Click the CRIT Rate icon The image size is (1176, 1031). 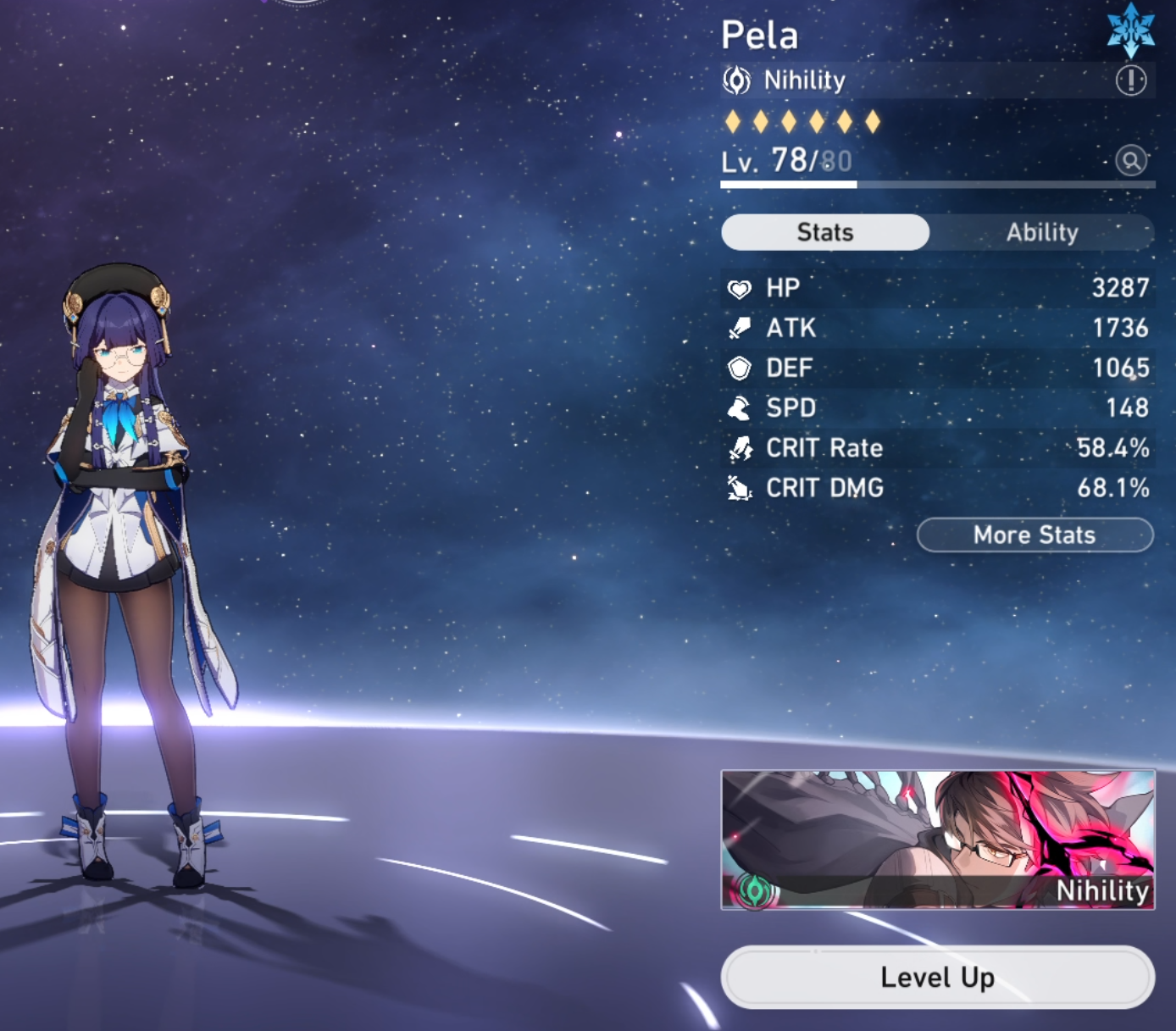click(739, 449)
